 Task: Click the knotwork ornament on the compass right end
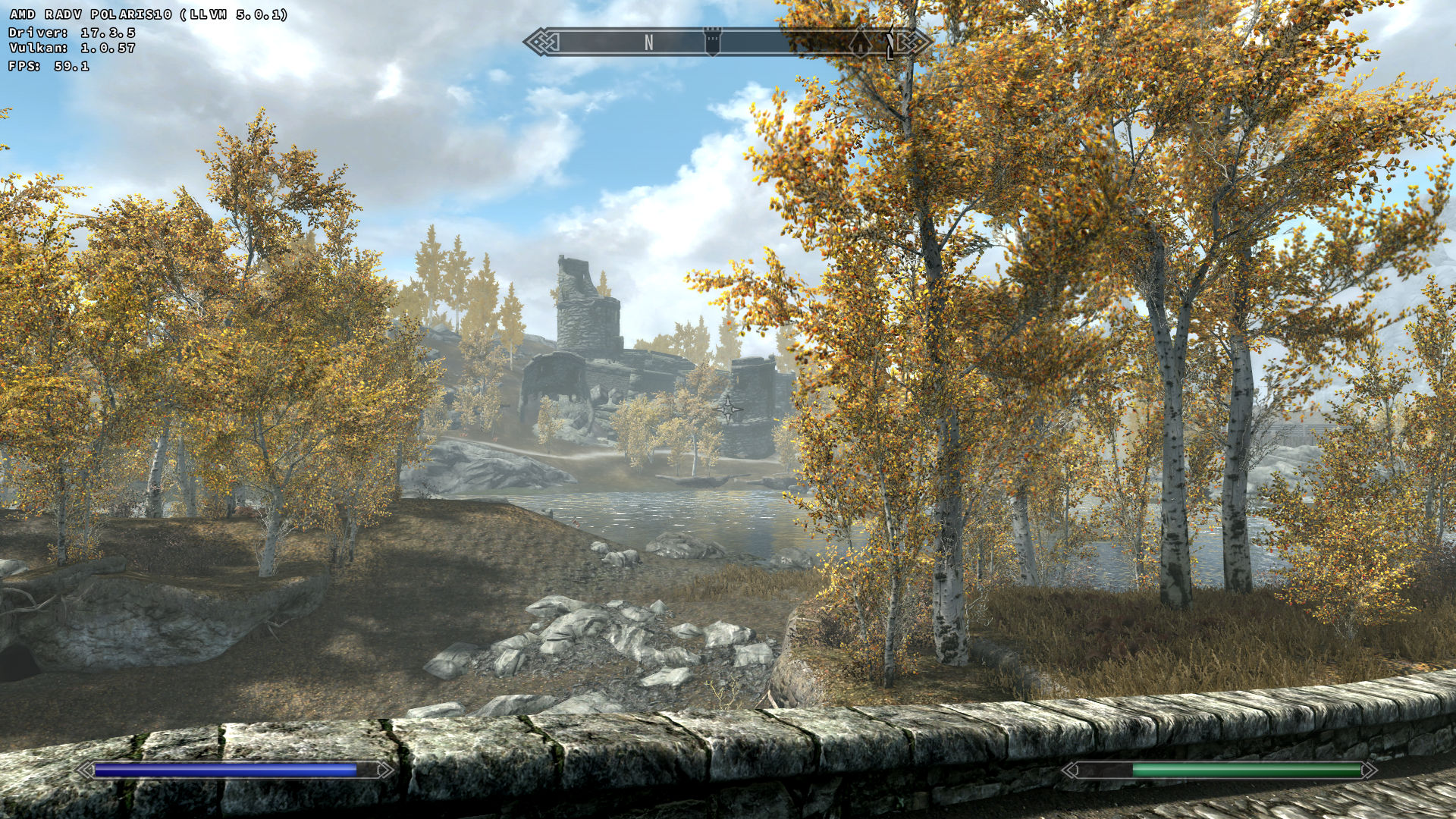pyautogui.click(x=915, y=42)
